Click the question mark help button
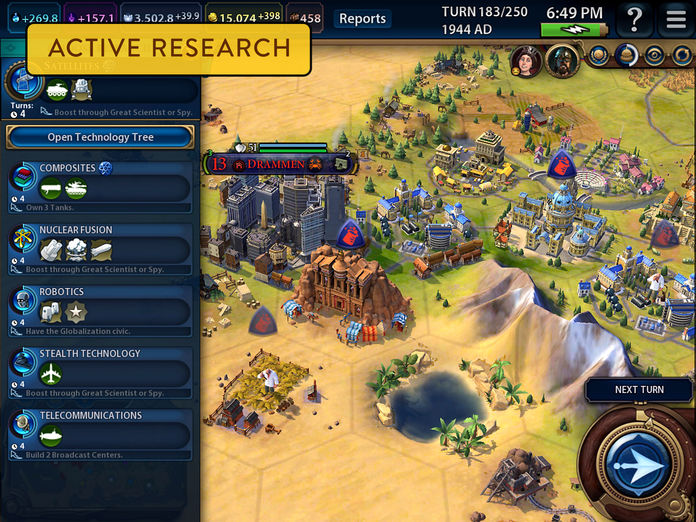The height and width of the screenshot is (522, 696). coord(633,19)
